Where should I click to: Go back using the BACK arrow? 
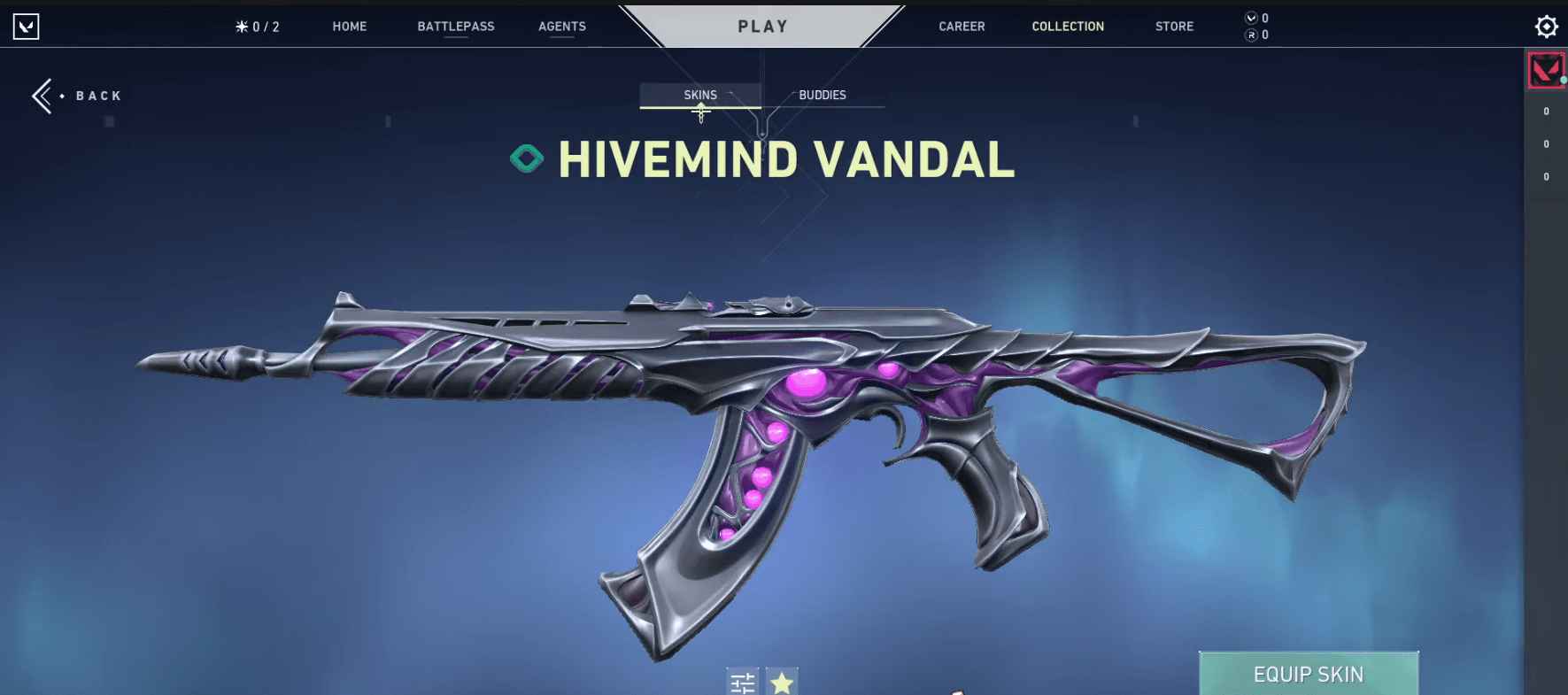[x=76, y=96]
